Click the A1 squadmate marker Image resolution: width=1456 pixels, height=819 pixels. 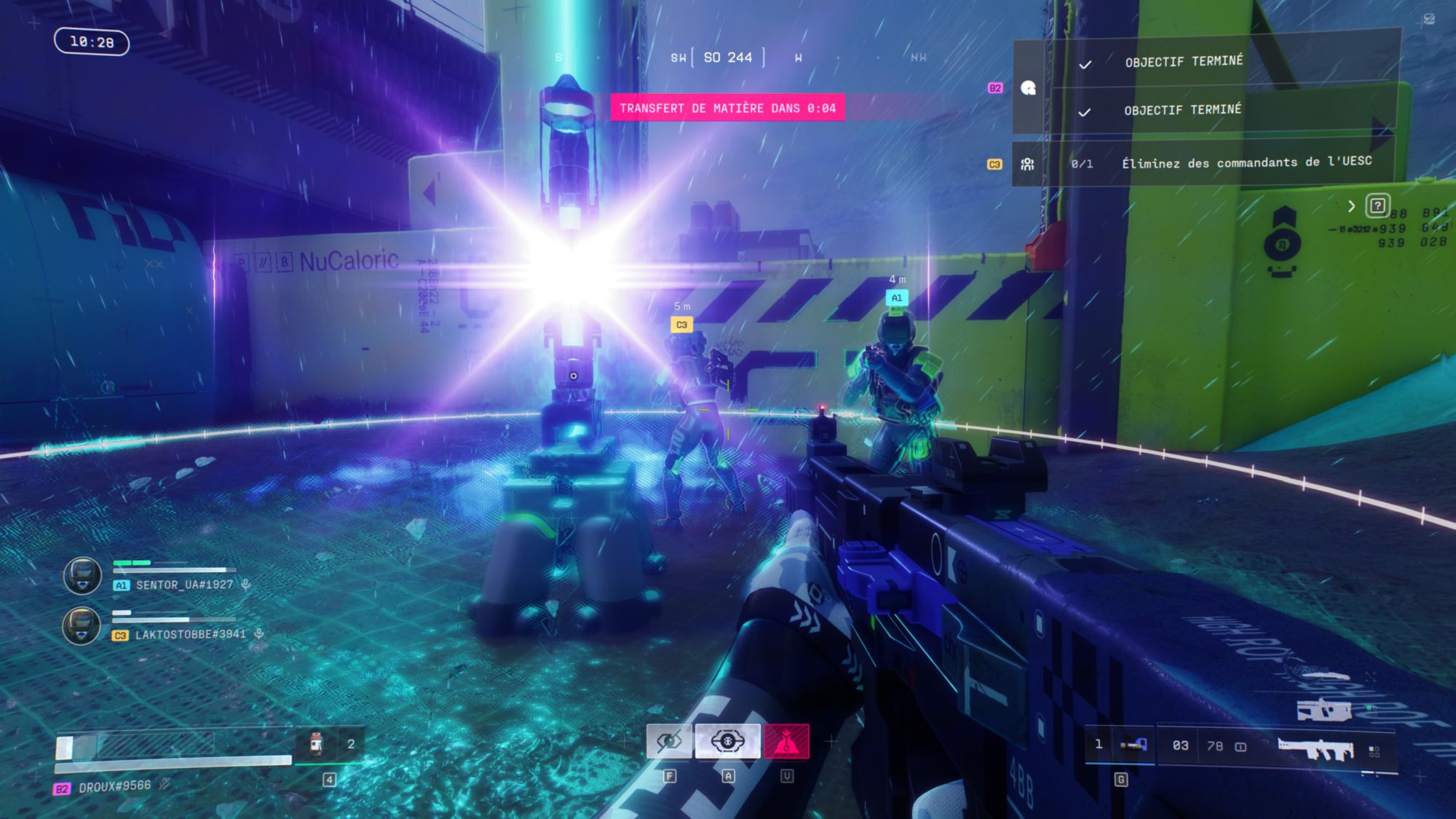click(x=897, y=298)
